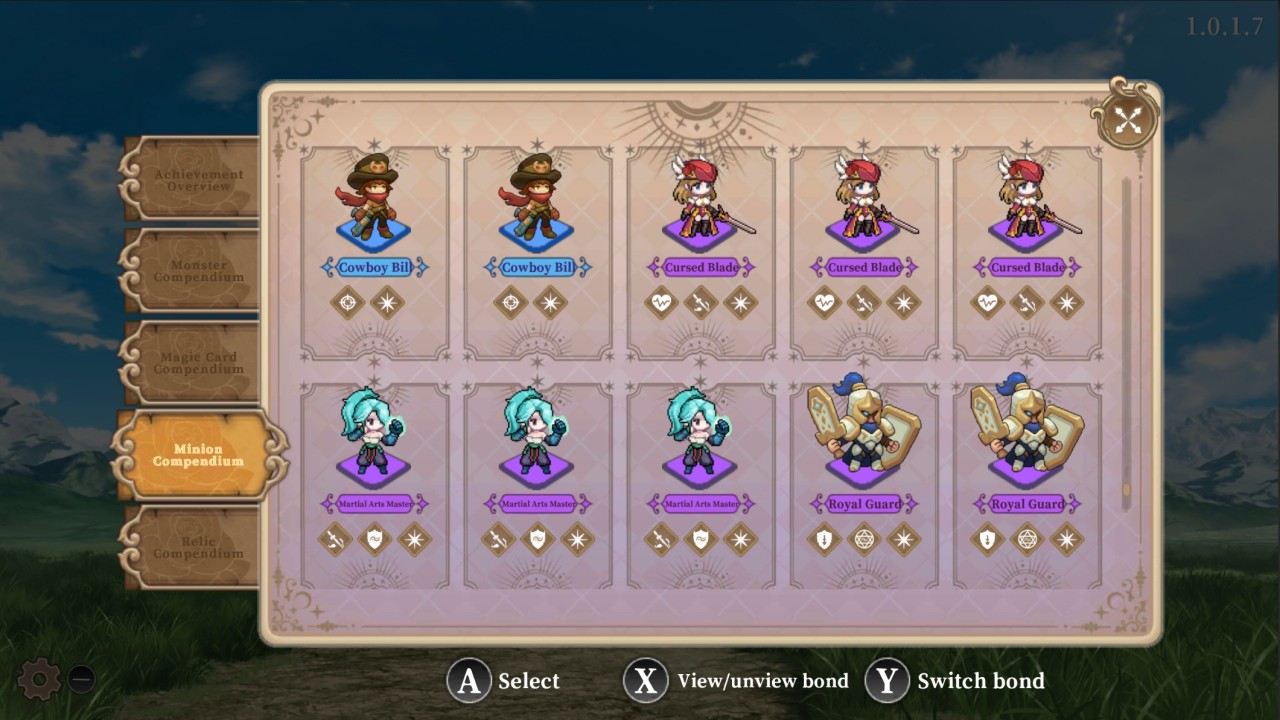Select the crosshair skill icon under Cowboy Bil
The height and width of the screenshot is (720, 1280).
(x=347, y=303)
